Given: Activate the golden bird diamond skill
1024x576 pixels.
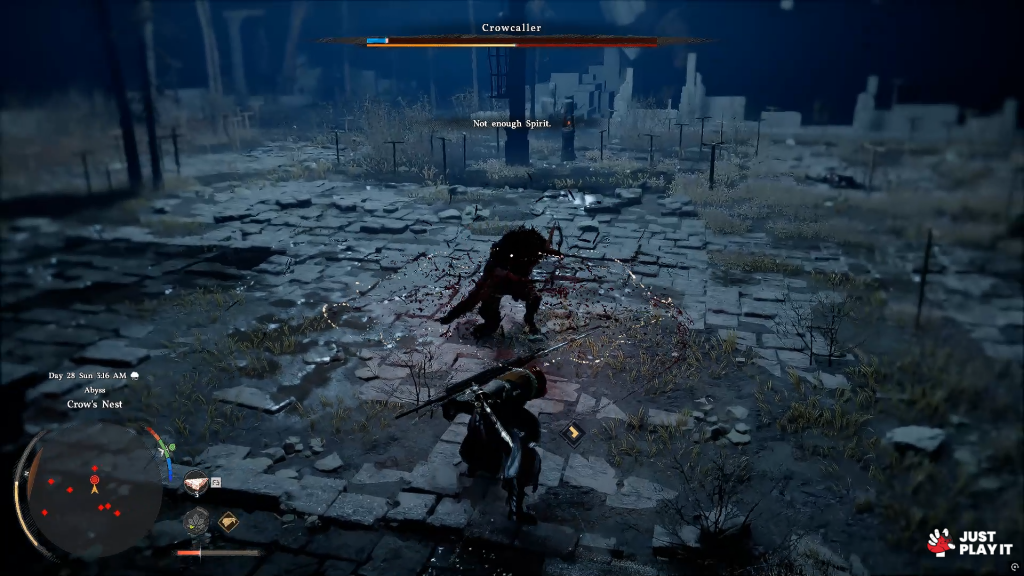Looking at the screenshot, I should point(228,521).
